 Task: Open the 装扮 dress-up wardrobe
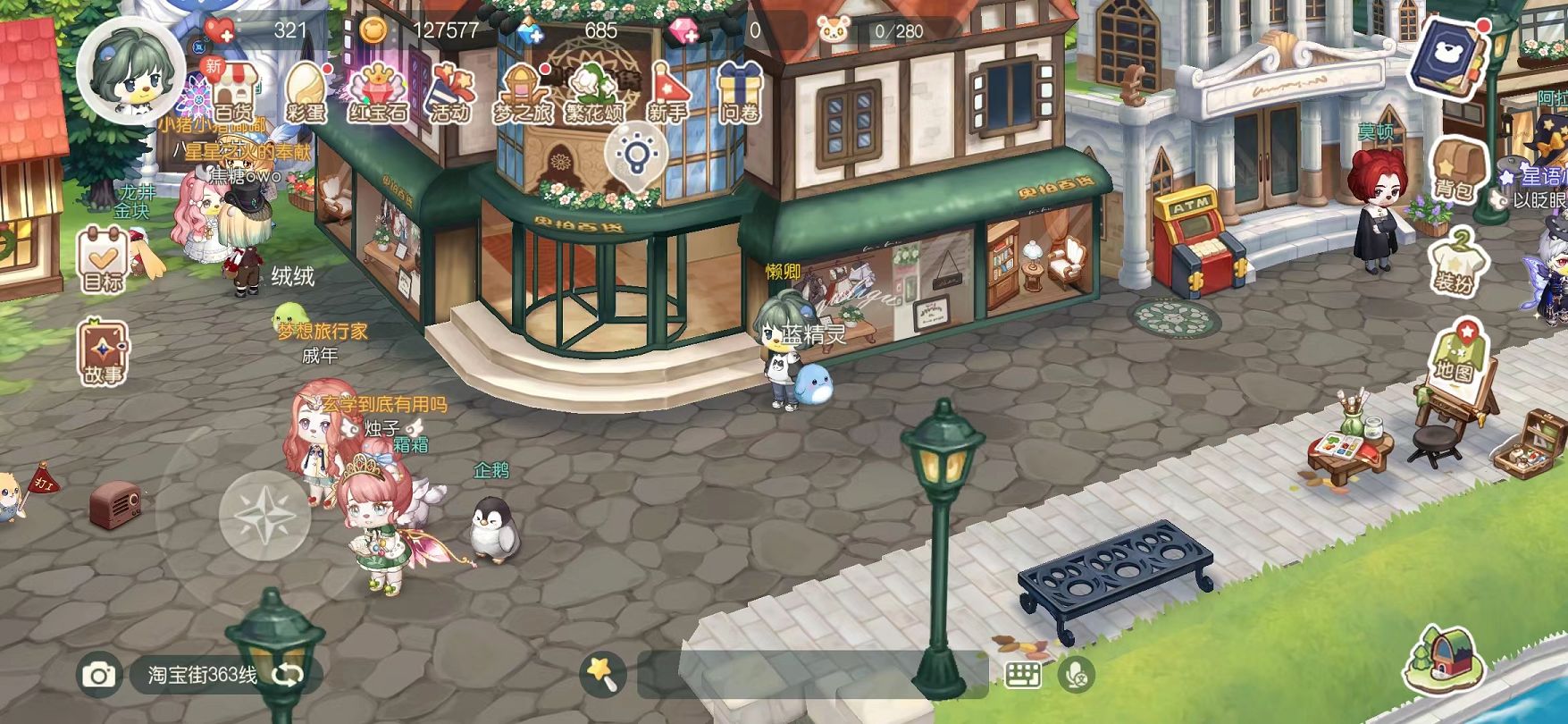(x=1455, y=261)
